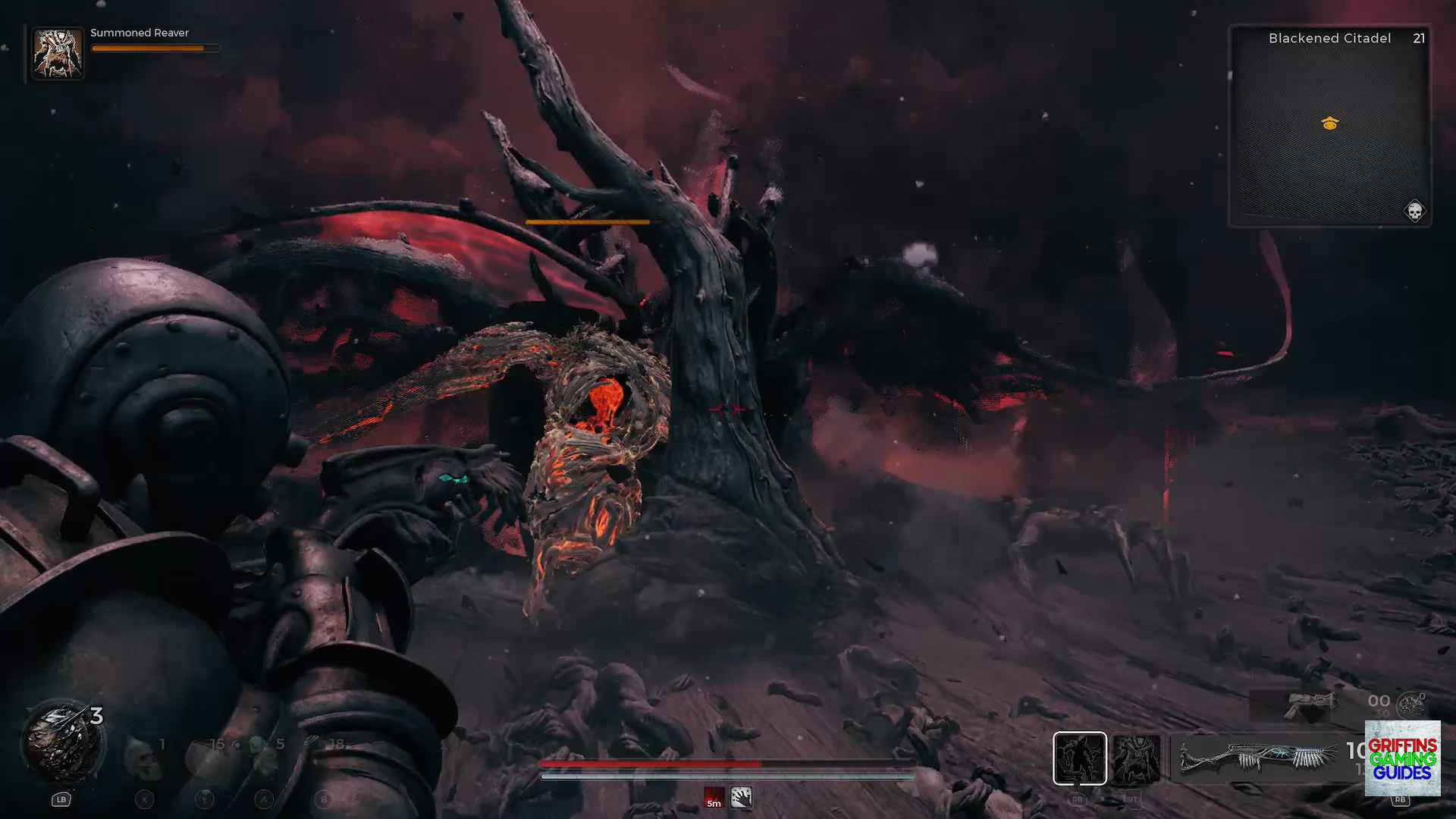This screenshot has height=819, width=1456.
Task: Toggle the highlighted weapon mod slot
Action: [1081, 758]
